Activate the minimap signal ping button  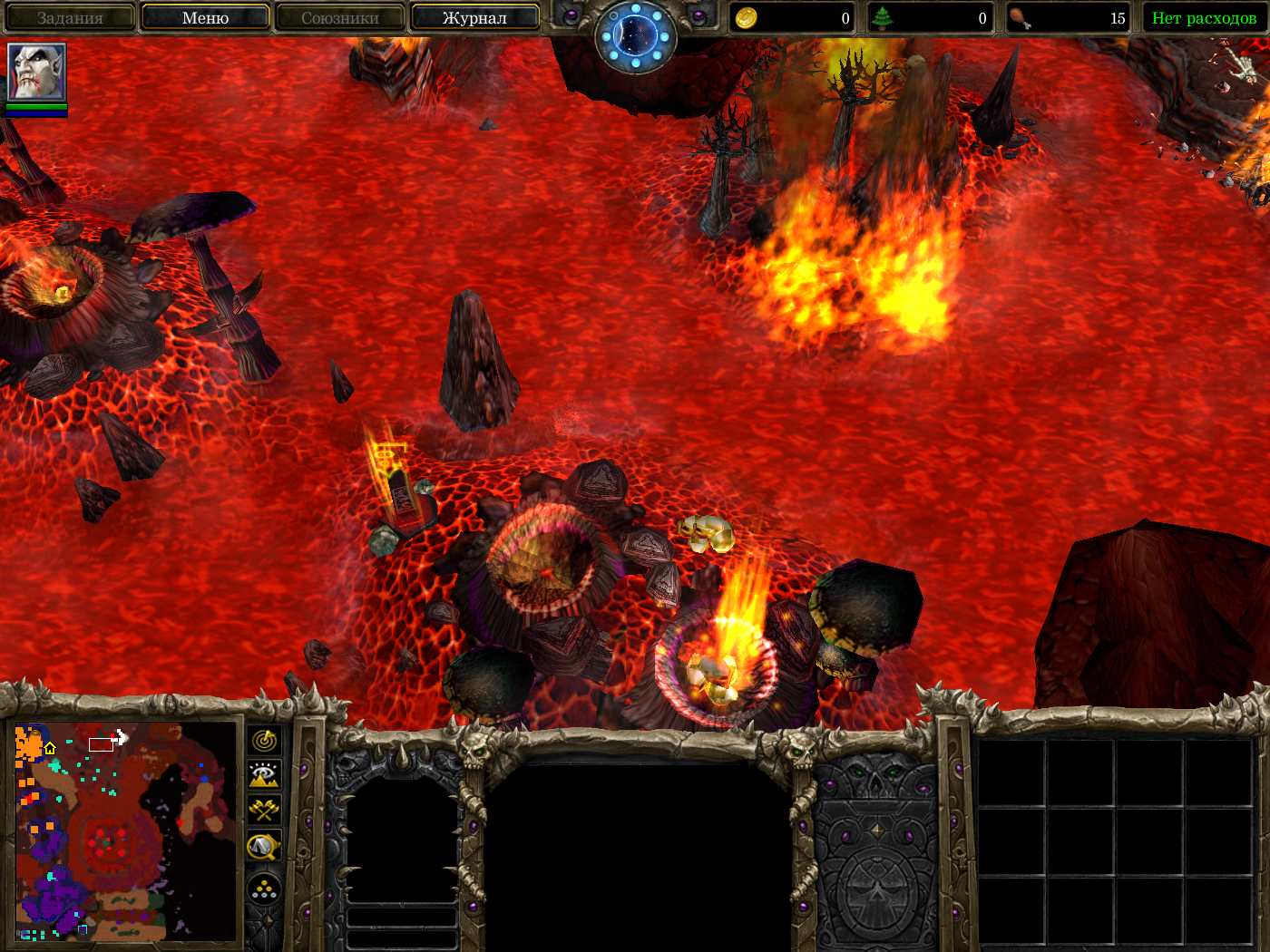264,741
